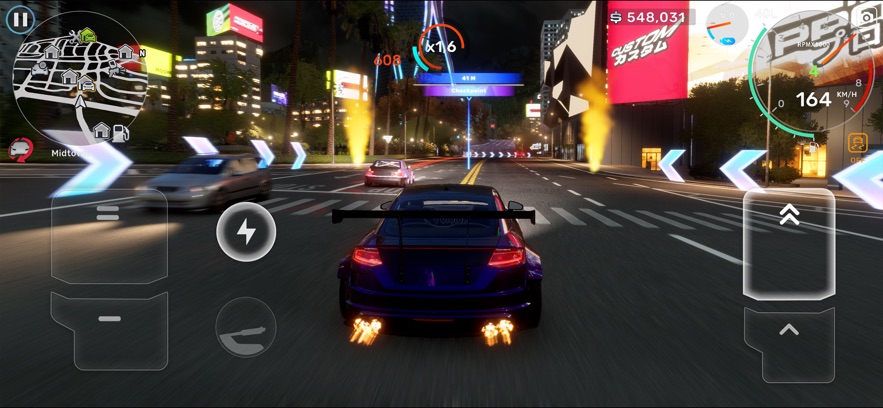Activate the lightning bolt nitro boost
The image size is (883, 408).
[x=246, y=232]
